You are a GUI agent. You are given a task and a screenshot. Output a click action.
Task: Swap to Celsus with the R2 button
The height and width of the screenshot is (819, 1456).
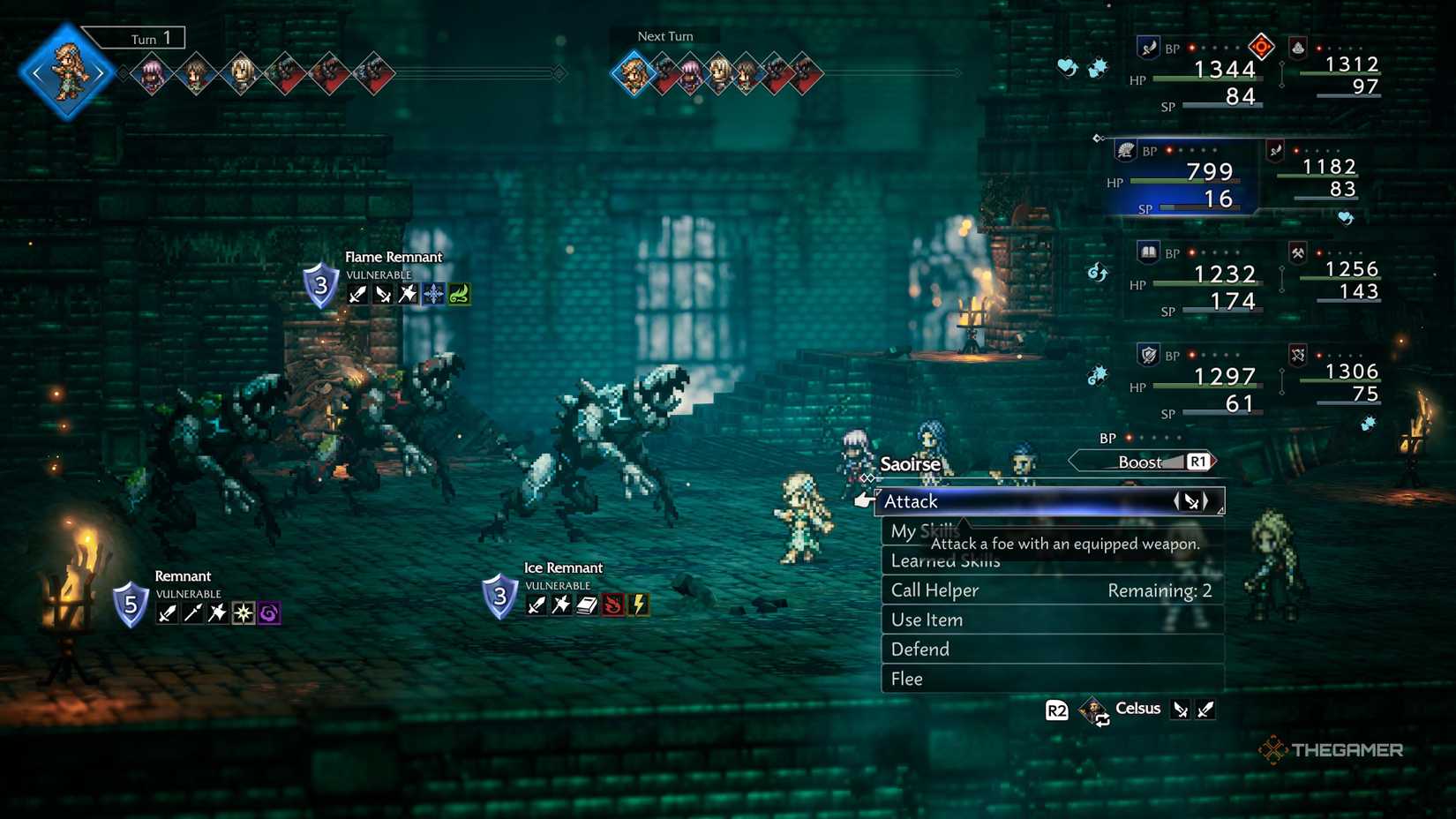pos(1056,710)
